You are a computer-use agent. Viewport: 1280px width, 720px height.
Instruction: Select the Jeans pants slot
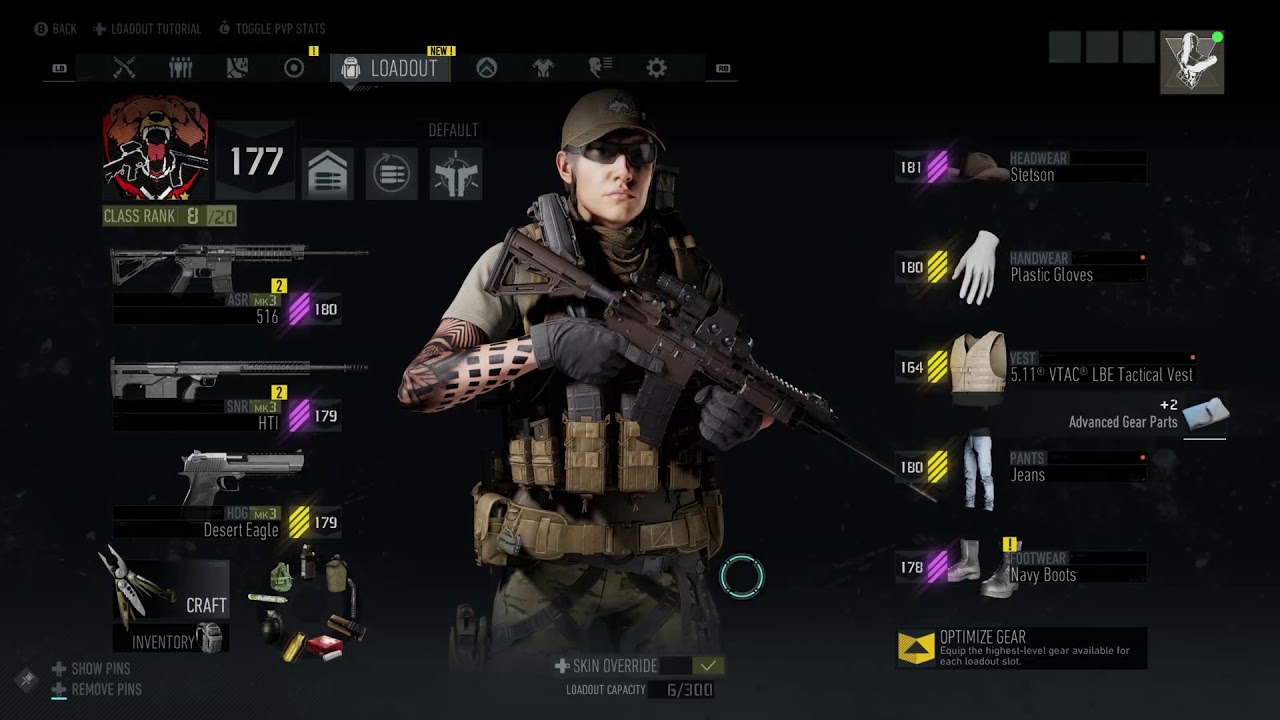(1020, 467)
